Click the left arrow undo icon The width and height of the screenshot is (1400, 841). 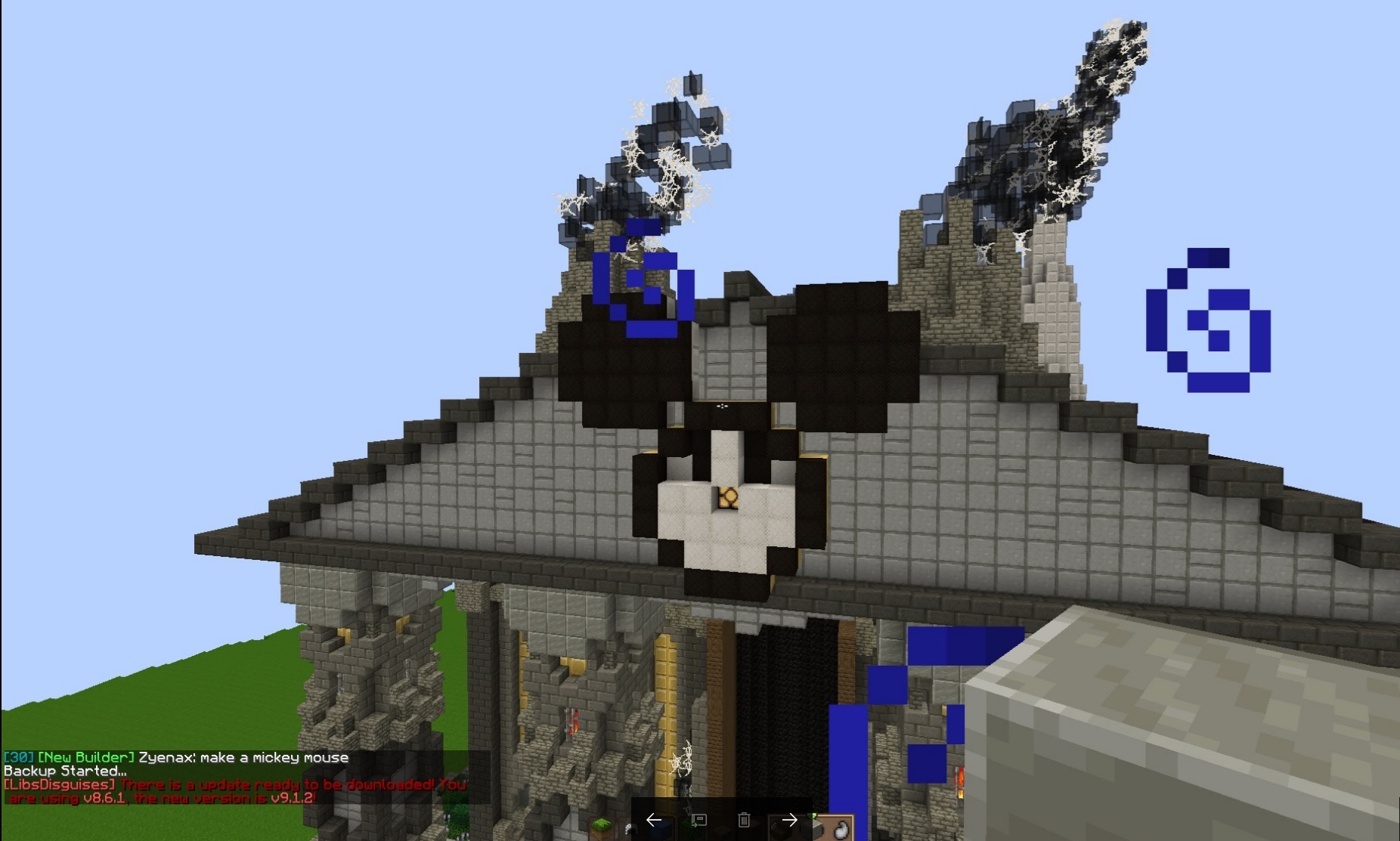pos(655,820)
